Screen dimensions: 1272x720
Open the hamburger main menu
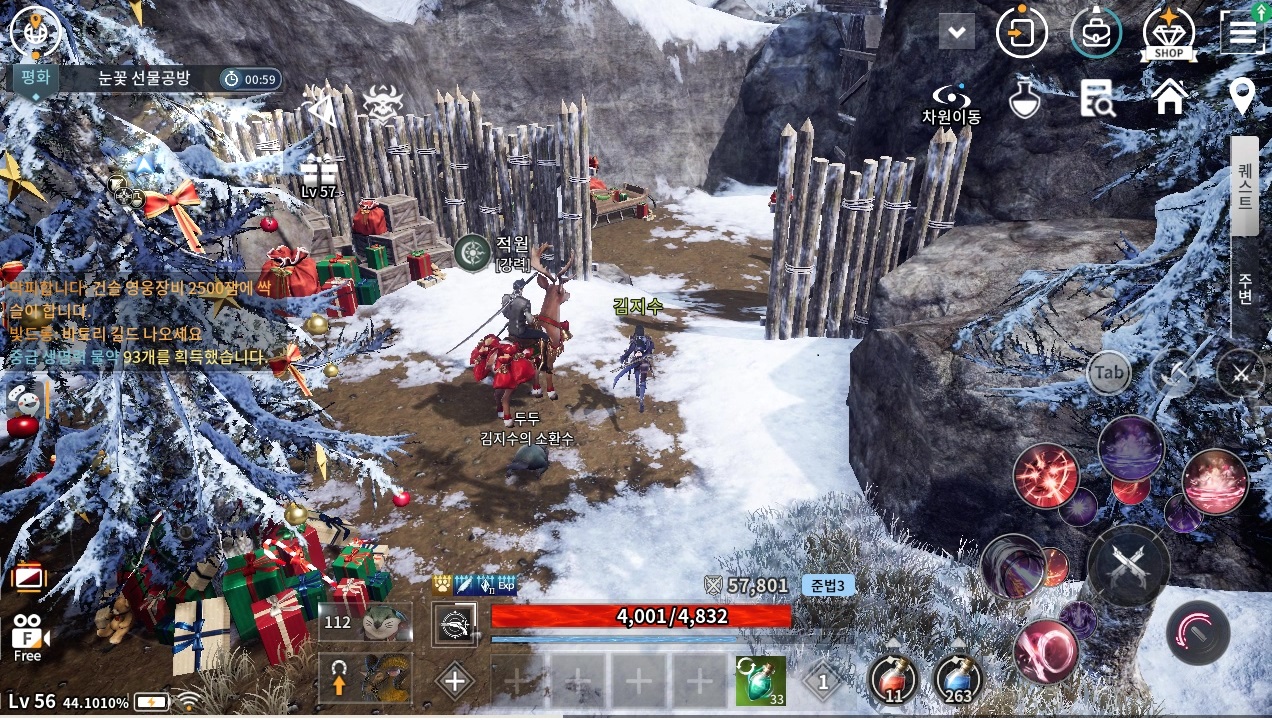pyautogui.click(x=1242, y=33)
